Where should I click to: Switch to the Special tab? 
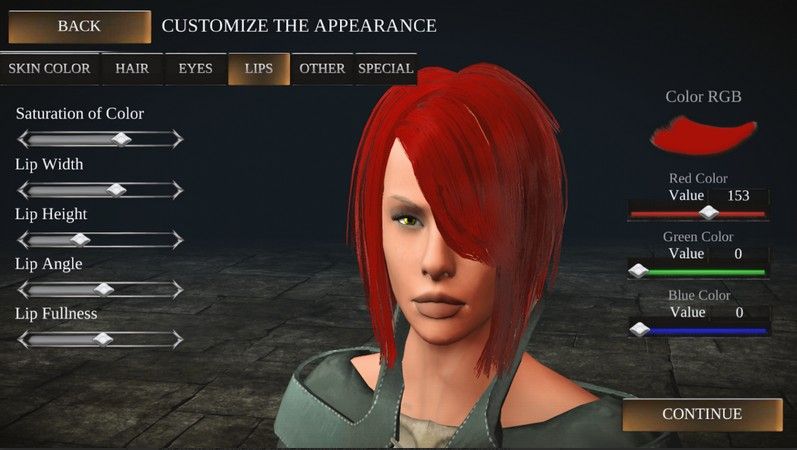tap(385, 69)
